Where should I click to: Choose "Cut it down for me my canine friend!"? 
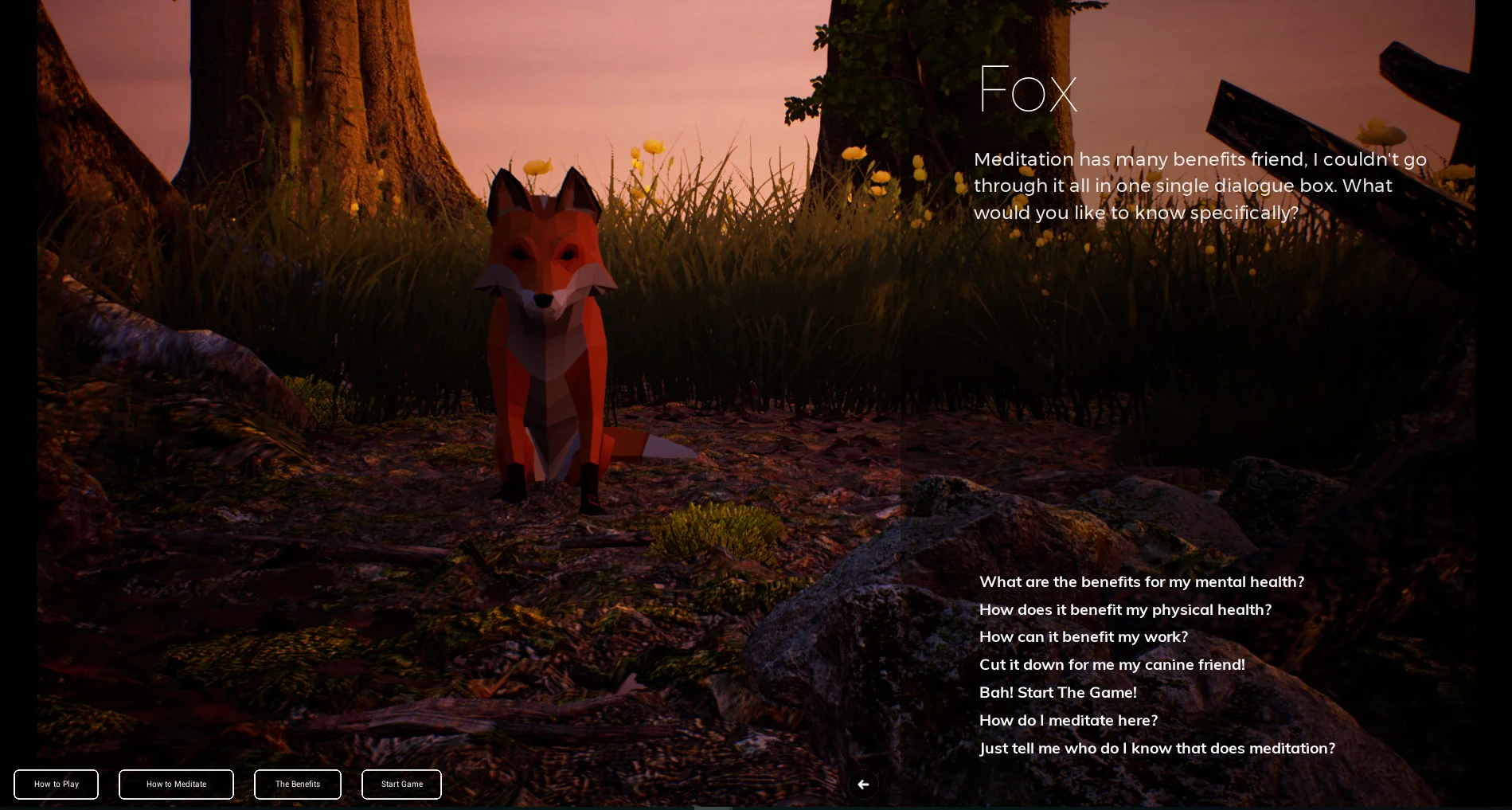[1112, 664]
